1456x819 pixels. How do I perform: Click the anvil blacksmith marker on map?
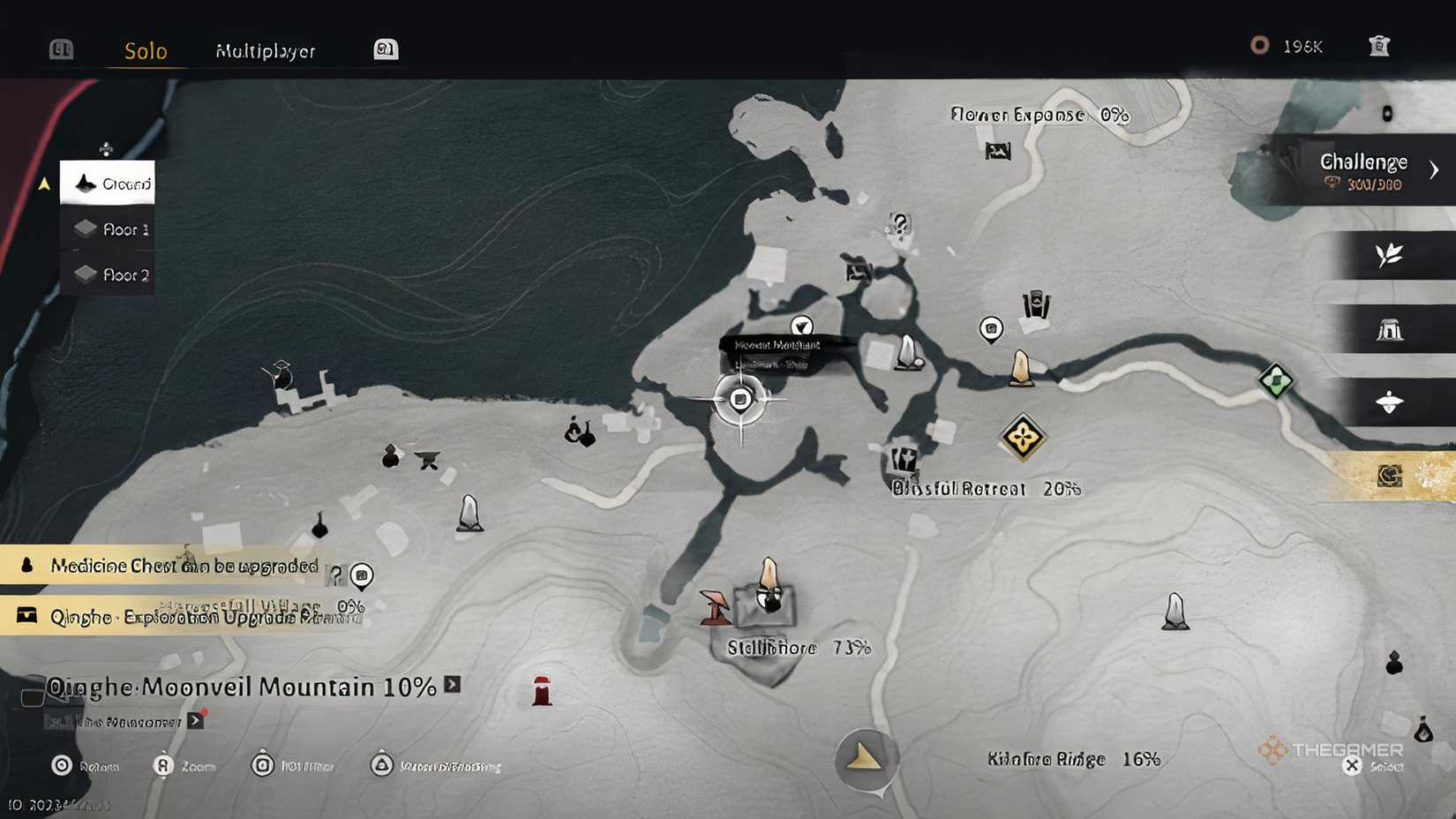pyautogui.click(x=428, y=459)
